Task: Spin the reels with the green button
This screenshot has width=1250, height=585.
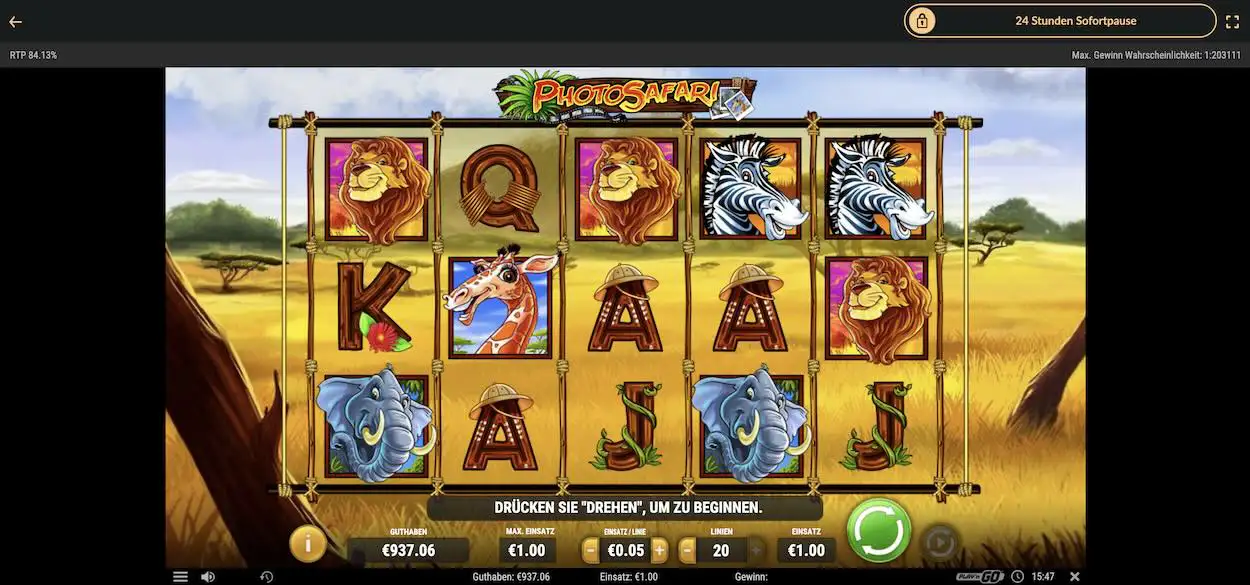Action: point(879,530)
